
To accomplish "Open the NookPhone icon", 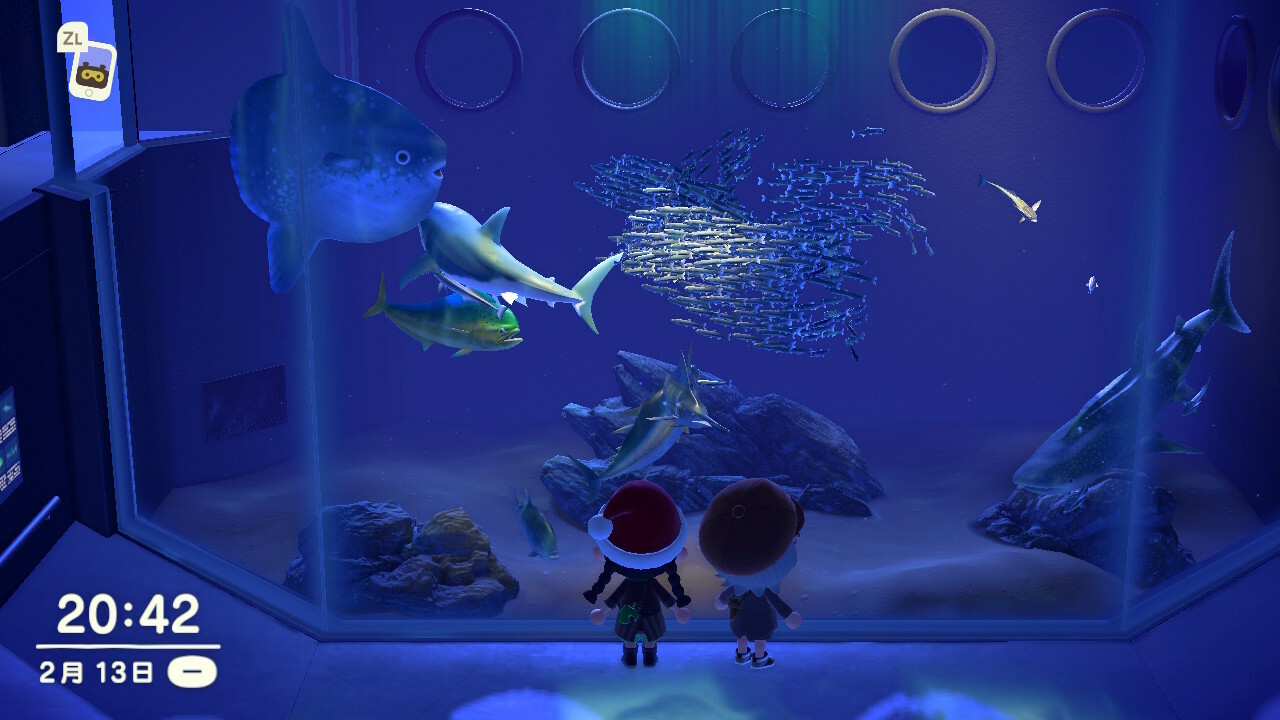I will pos(92,71).
